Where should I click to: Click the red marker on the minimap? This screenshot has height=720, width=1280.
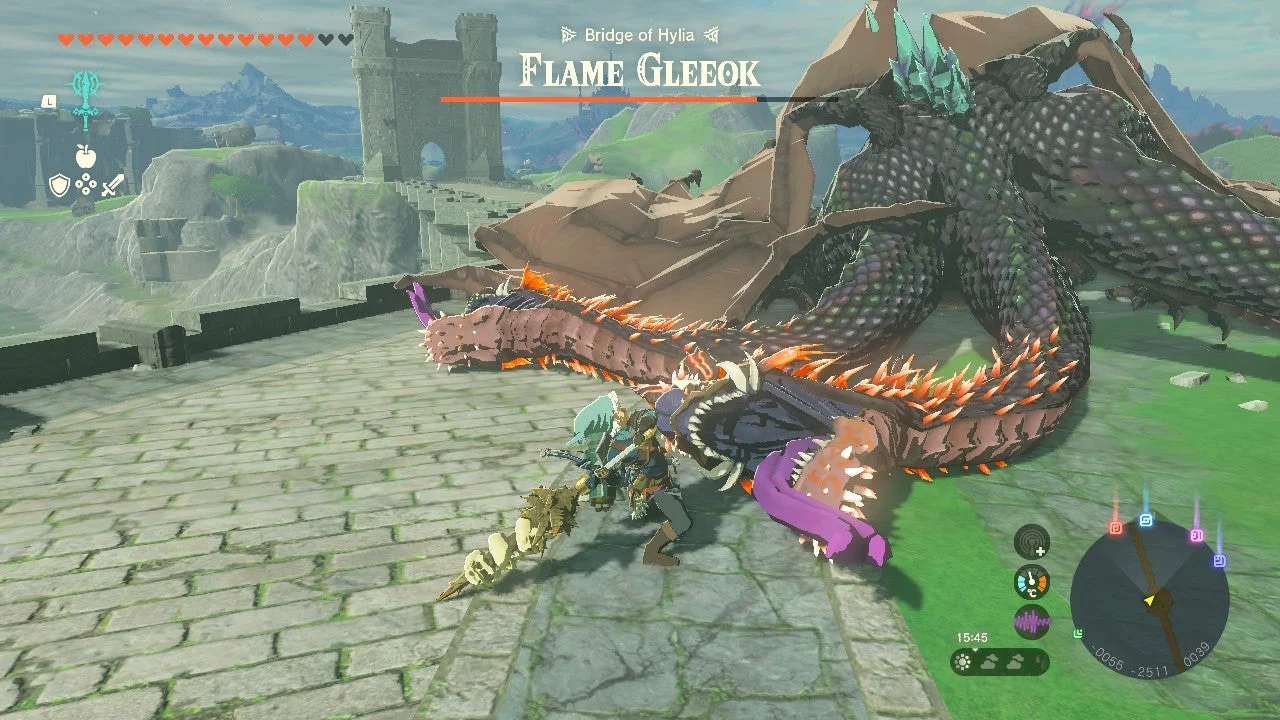click(x=1115, y=526)
